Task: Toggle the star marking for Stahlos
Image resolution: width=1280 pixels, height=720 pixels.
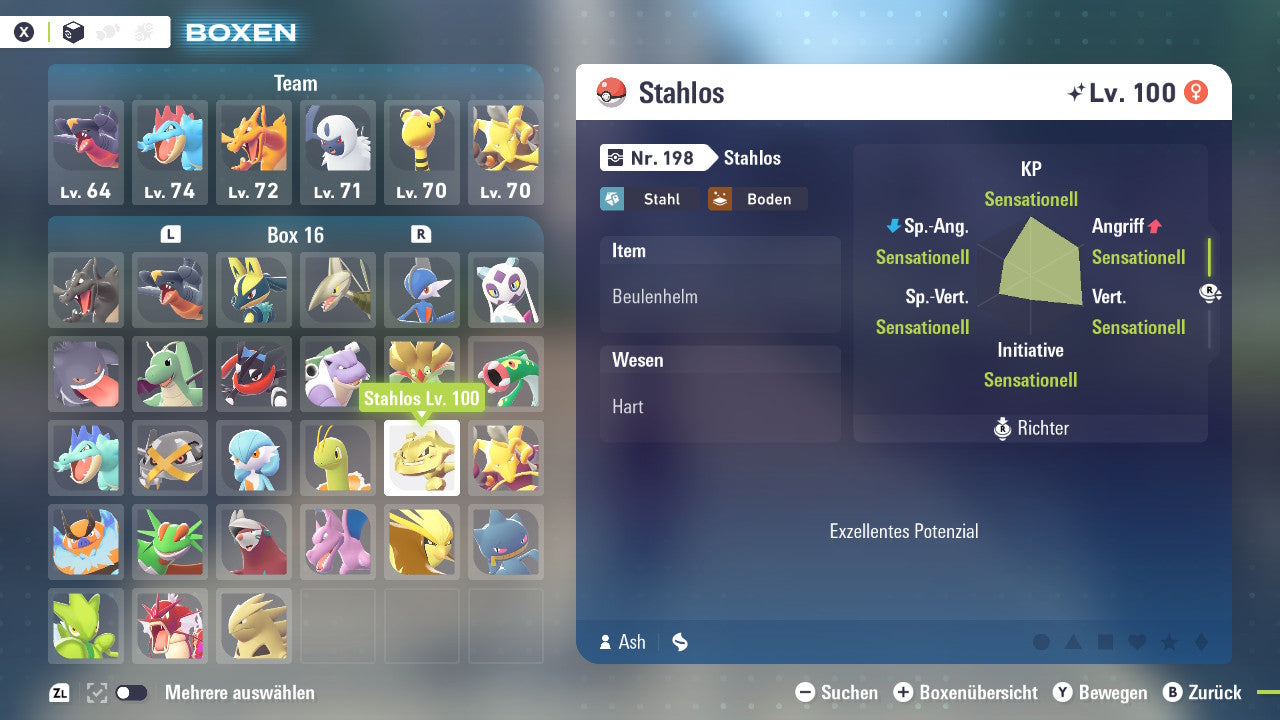Action: pos(1169,641)
